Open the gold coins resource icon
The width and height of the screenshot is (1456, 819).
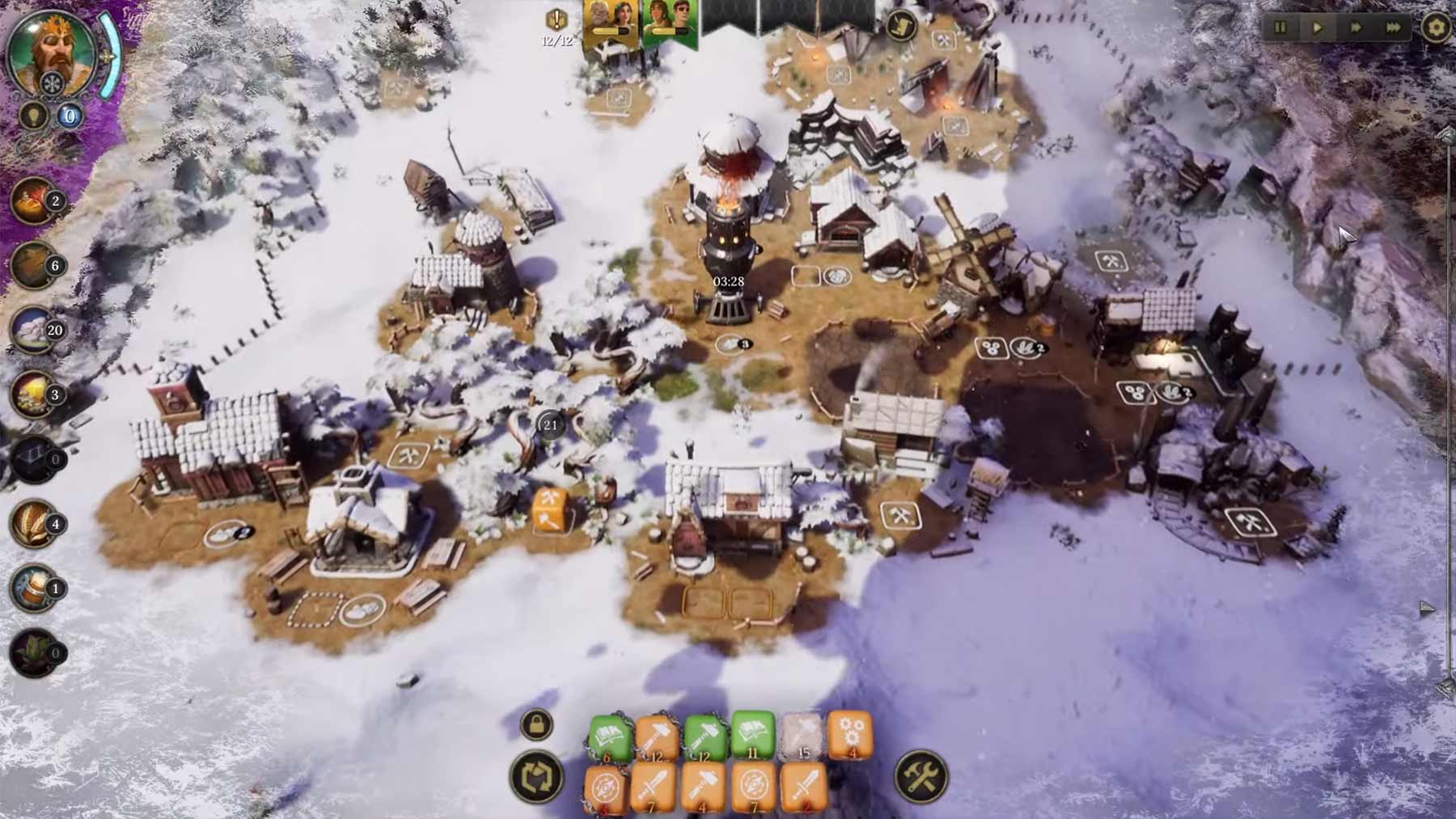pos(32,394)
